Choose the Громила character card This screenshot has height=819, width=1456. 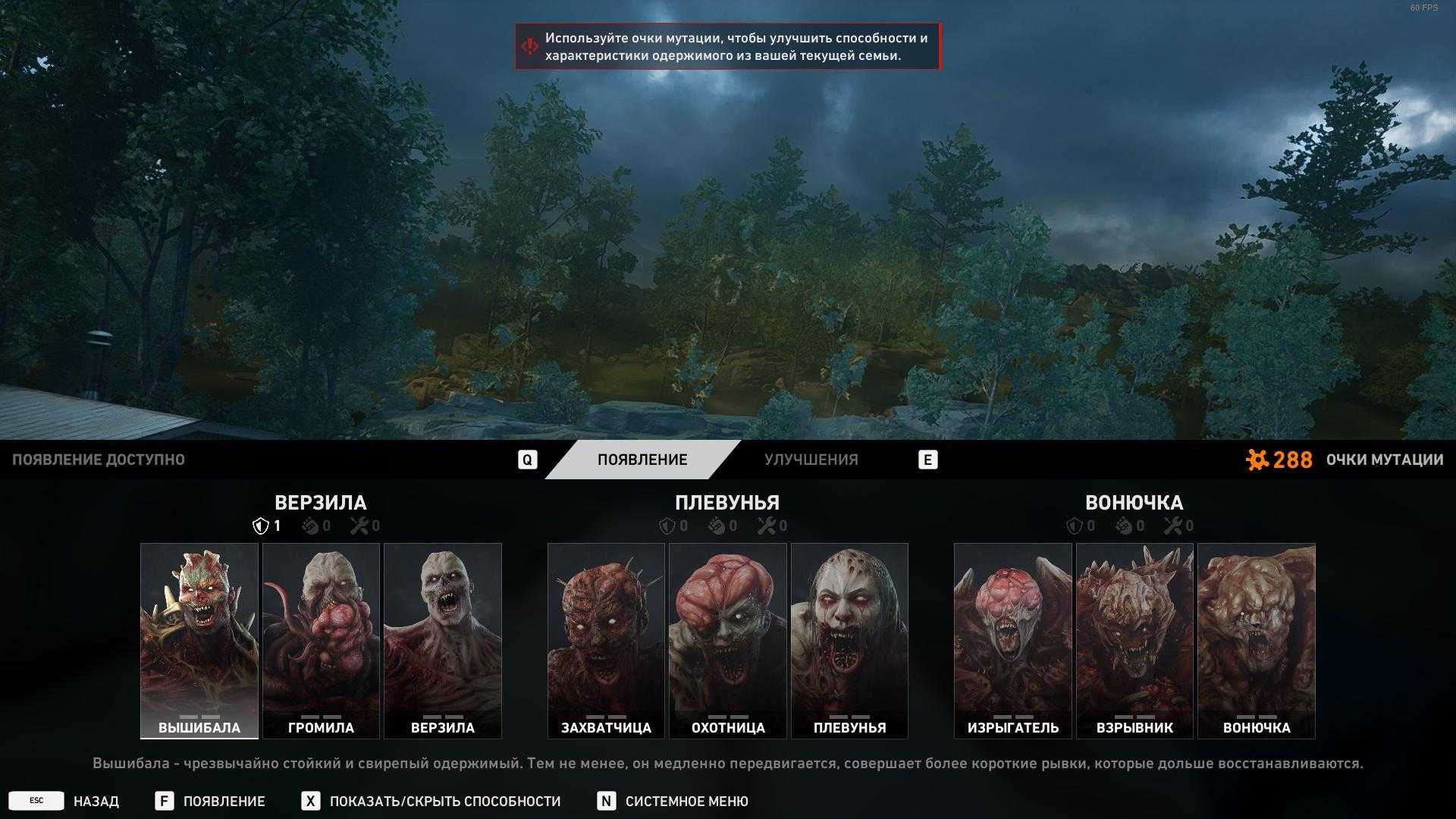click(x=321, y=640)
